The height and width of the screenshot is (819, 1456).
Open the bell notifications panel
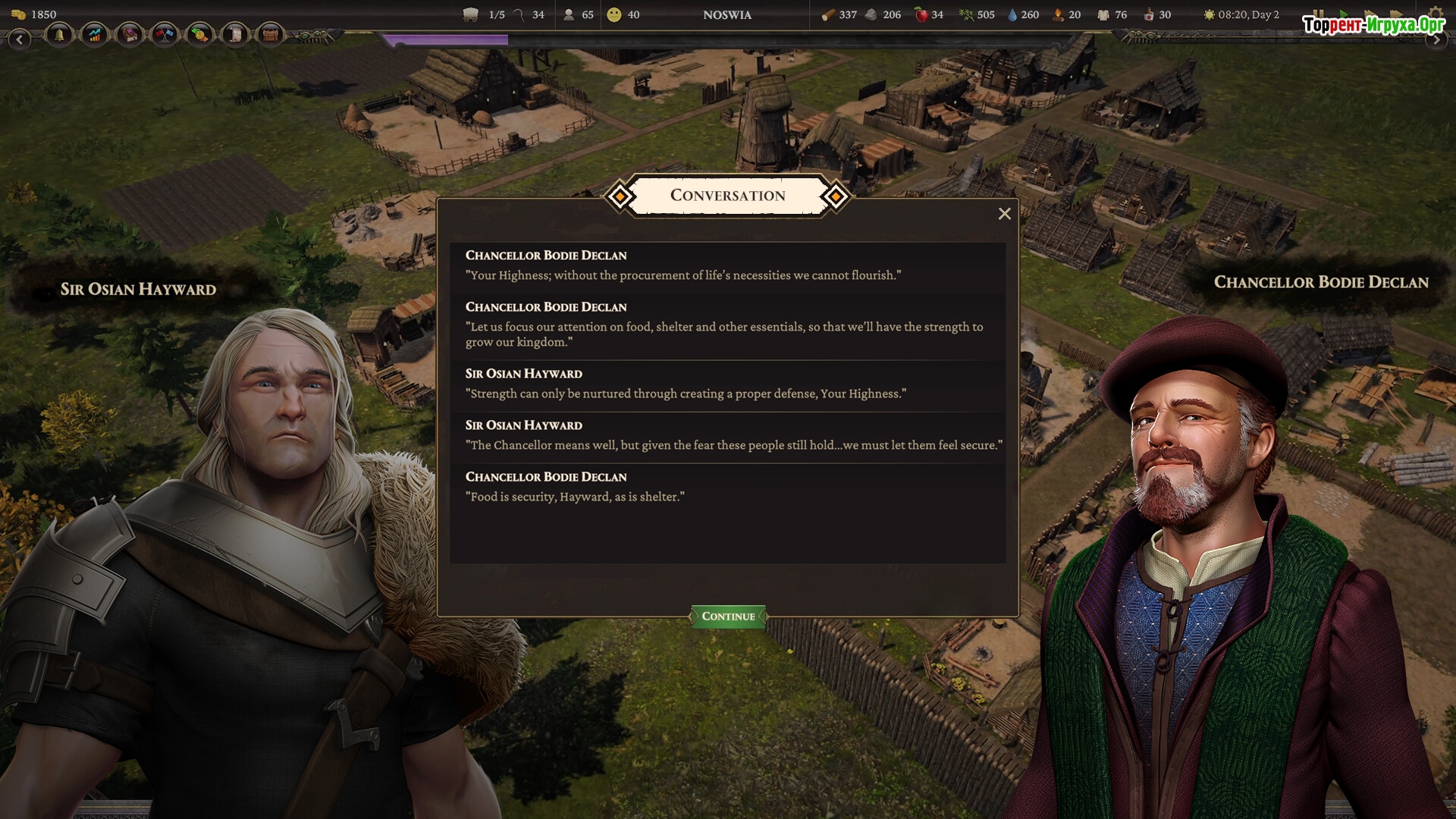click(59, 35)
